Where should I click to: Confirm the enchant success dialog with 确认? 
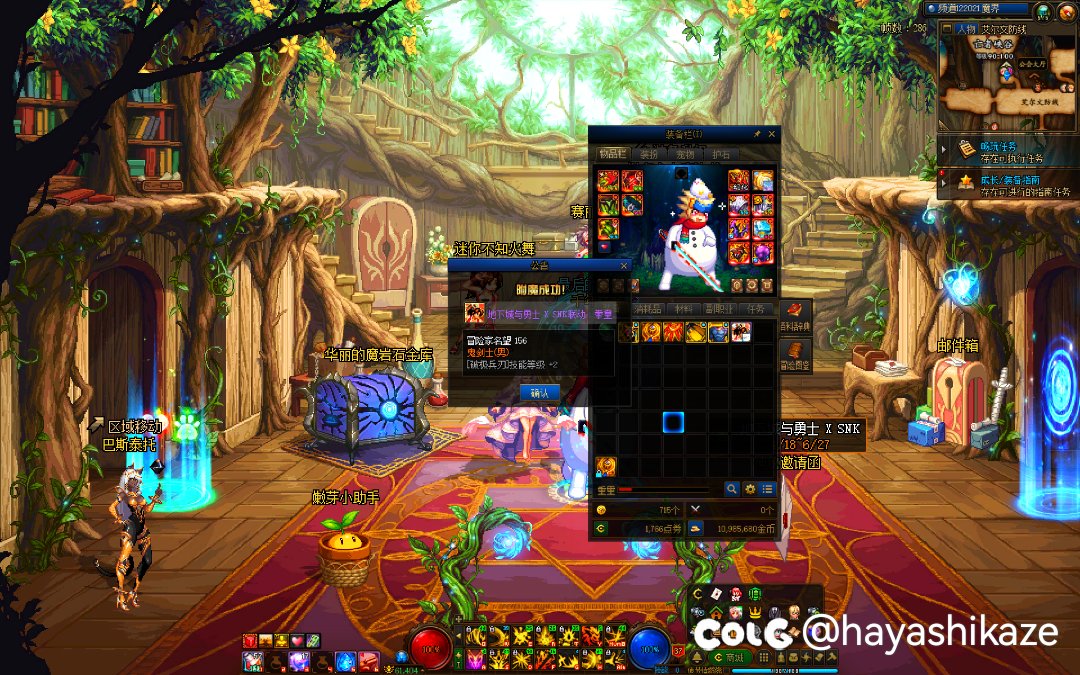click(x=540, y=393)
